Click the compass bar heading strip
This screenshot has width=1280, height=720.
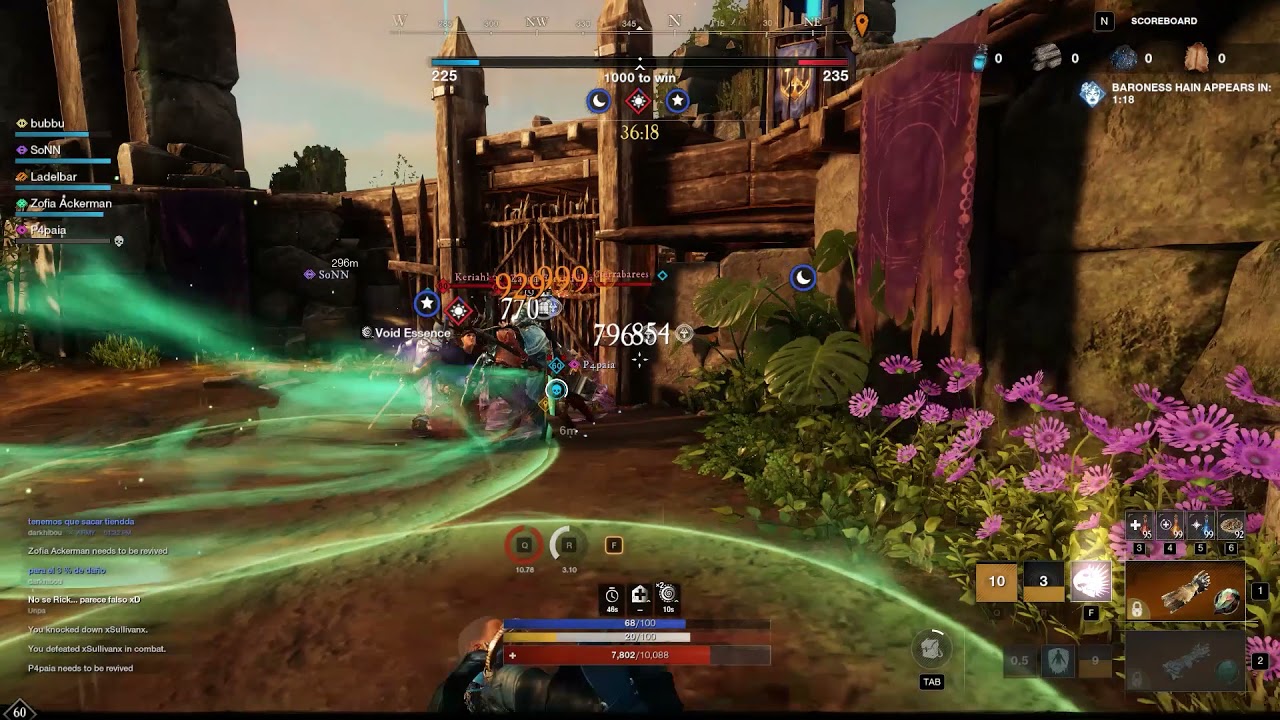pos(640,22)
